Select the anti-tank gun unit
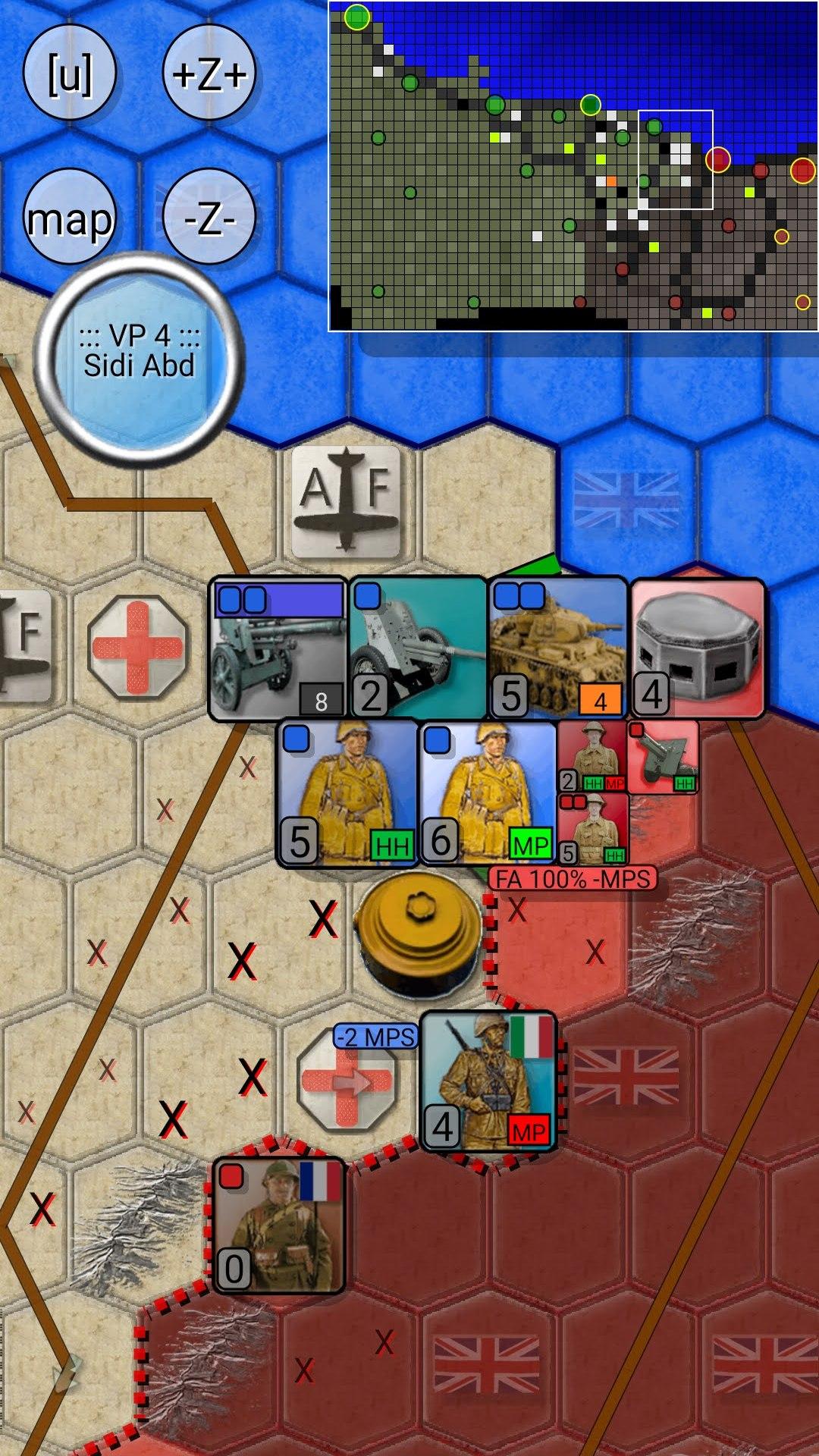819x1456 pixels. [x=418, y=648]
